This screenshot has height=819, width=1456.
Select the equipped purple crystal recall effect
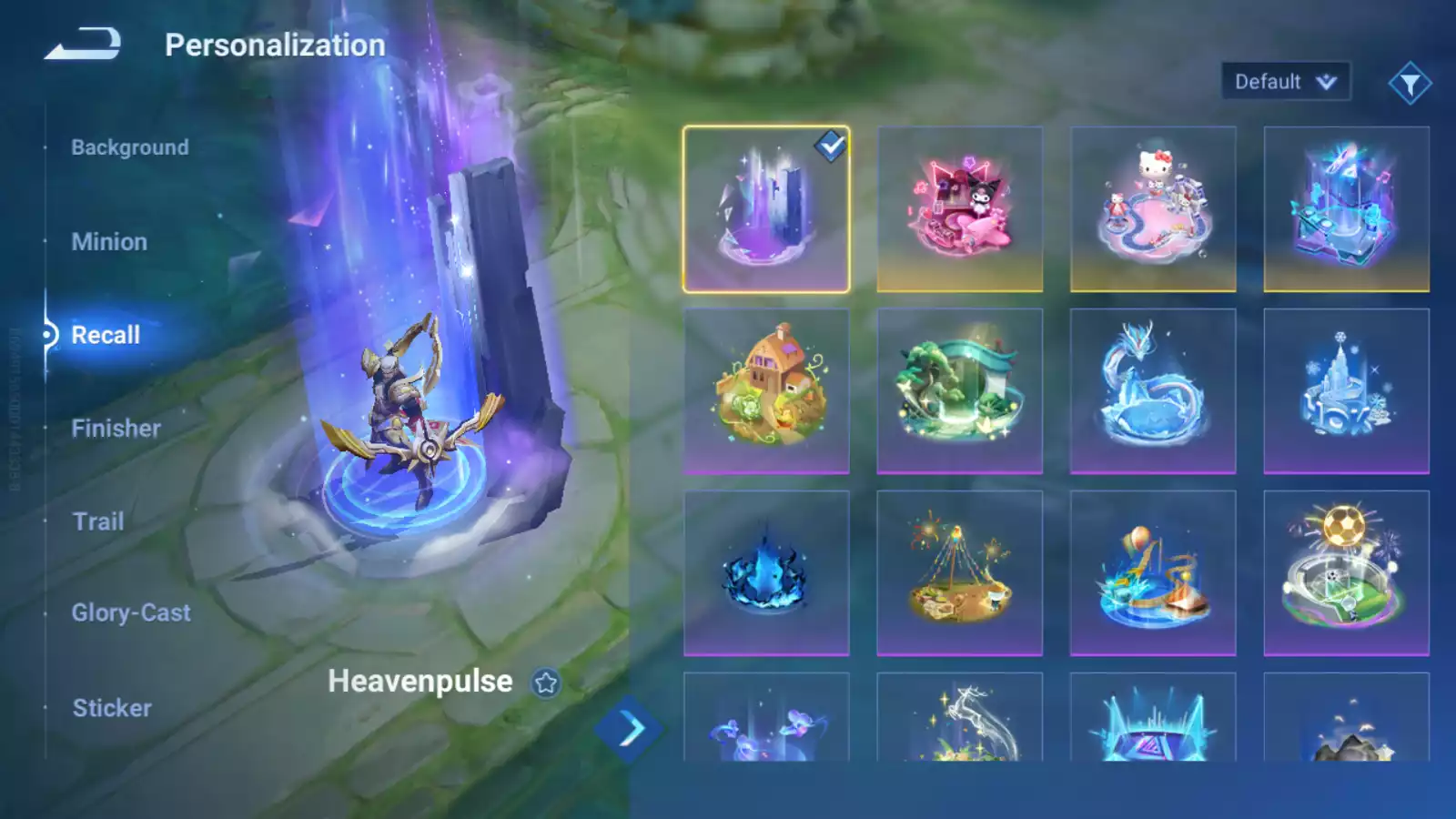[x=766, y=209]
